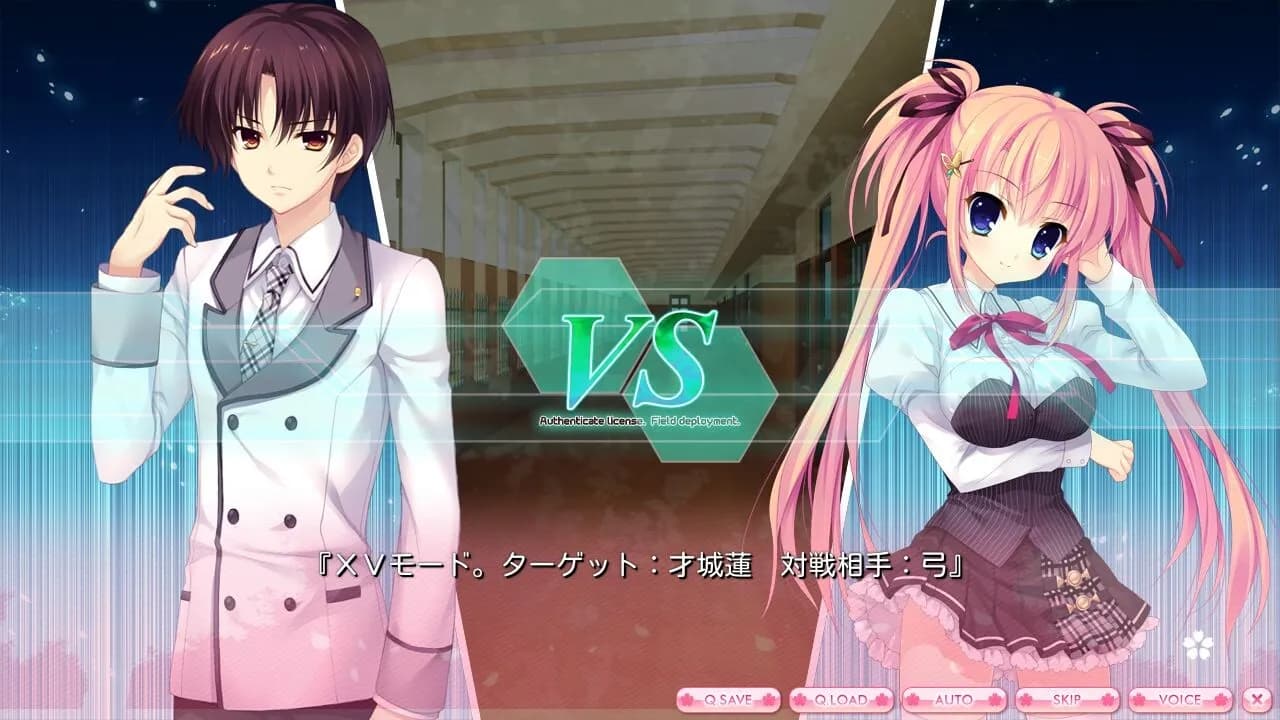Image resolution: width=1280 pixels, height=720 pixels.
Task: Click the sakura icon right of Q SAVE
Action: (769, 701)
